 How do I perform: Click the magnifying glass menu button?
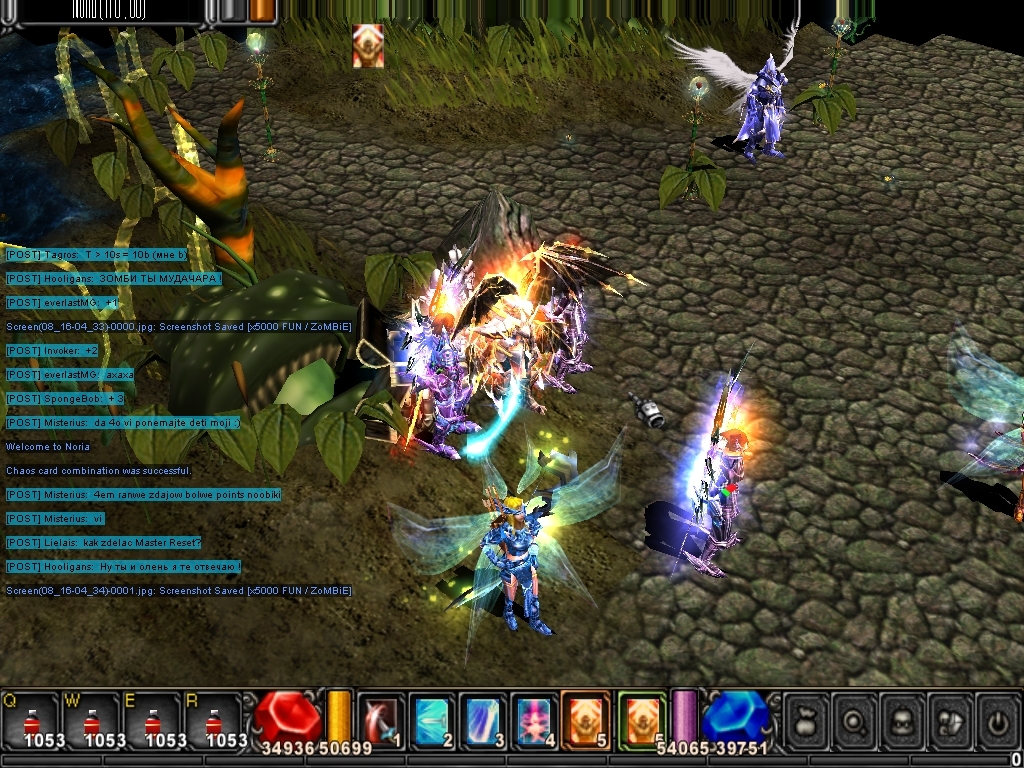[855, 719]
